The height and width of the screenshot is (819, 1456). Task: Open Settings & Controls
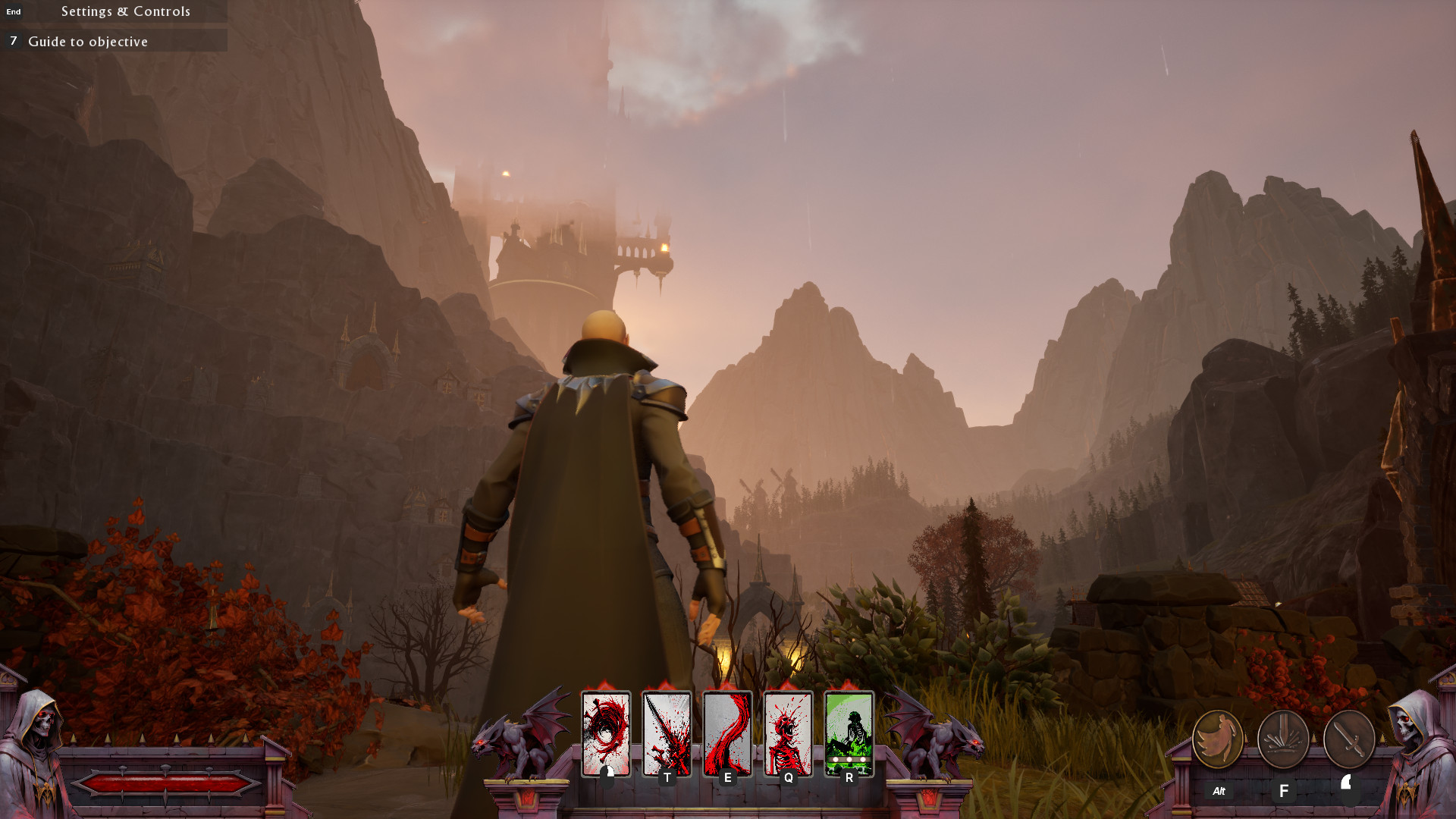pos(125,11)
